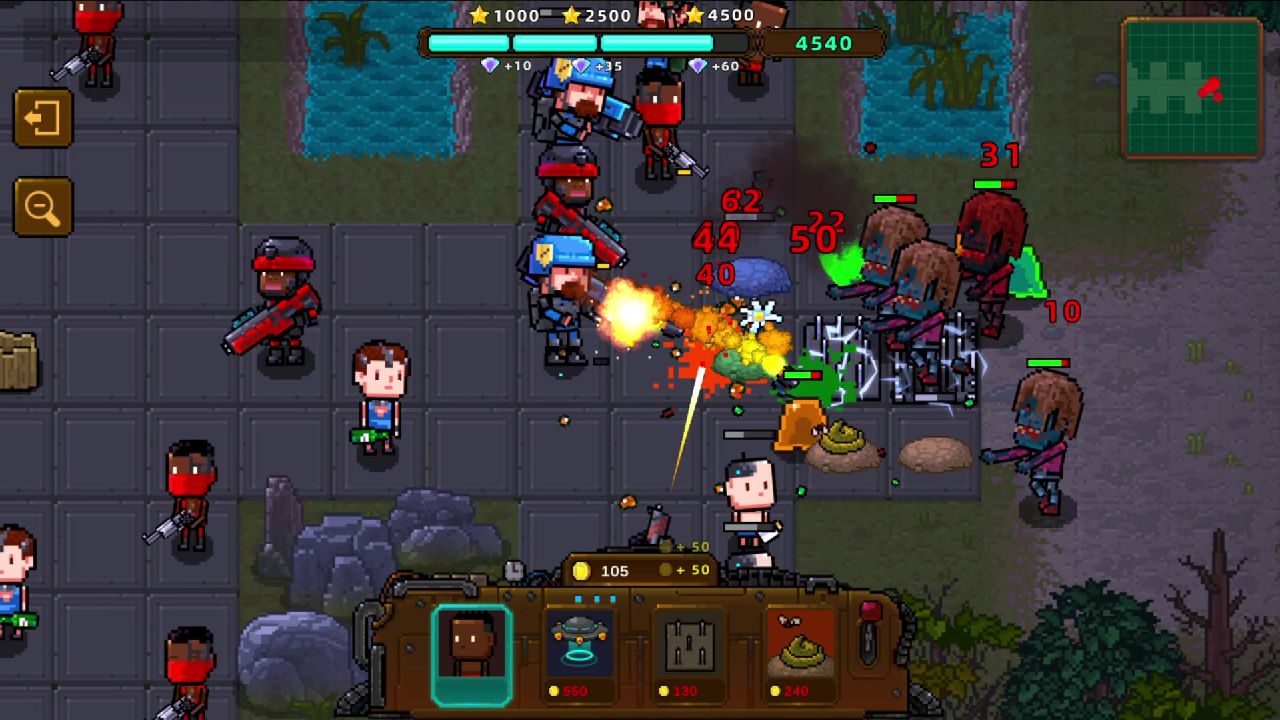
Task: Flip the red lever on the panel
Action: [869, 630]
